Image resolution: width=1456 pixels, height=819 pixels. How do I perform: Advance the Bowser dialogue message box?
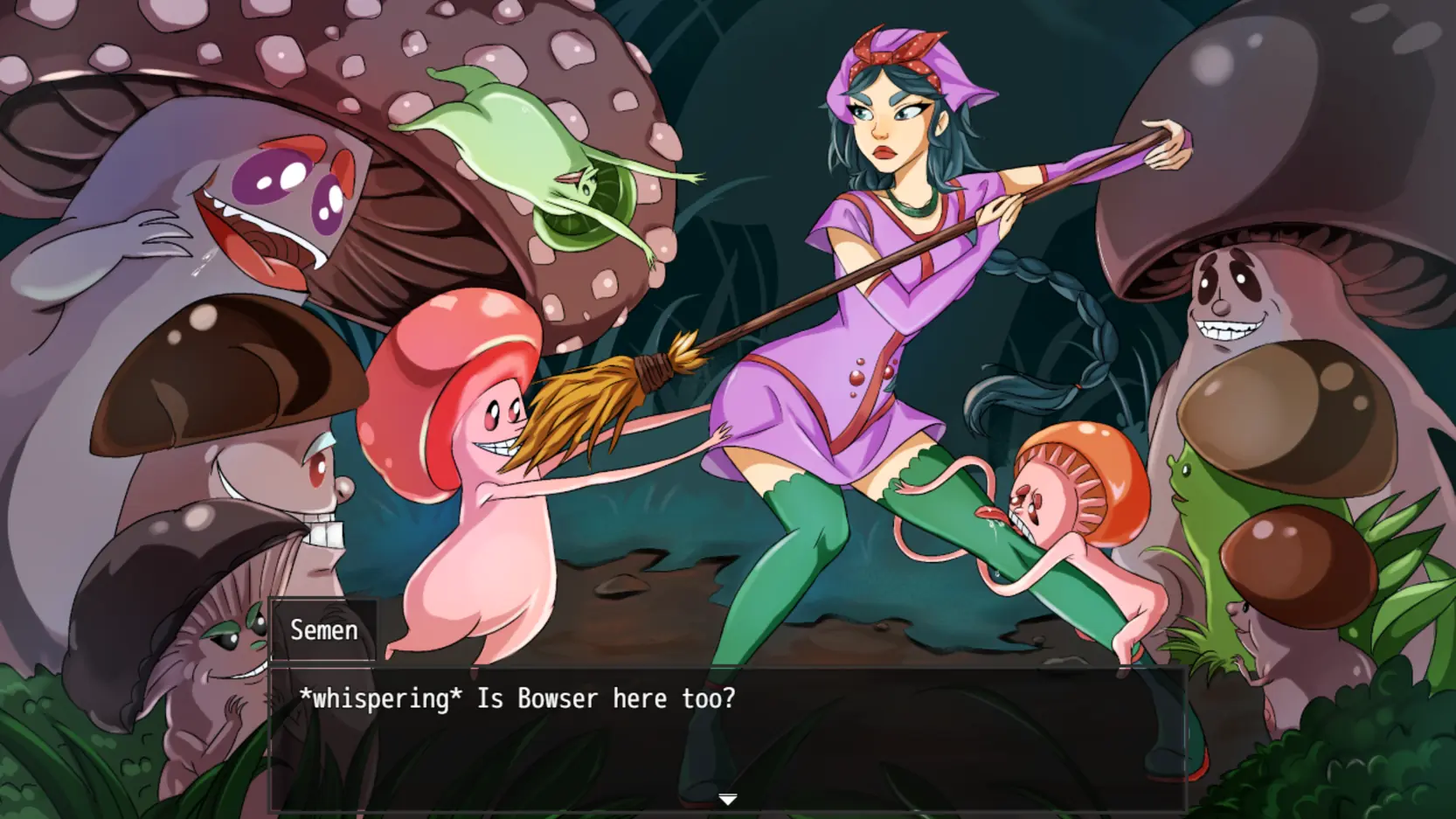tap(727, 739)
